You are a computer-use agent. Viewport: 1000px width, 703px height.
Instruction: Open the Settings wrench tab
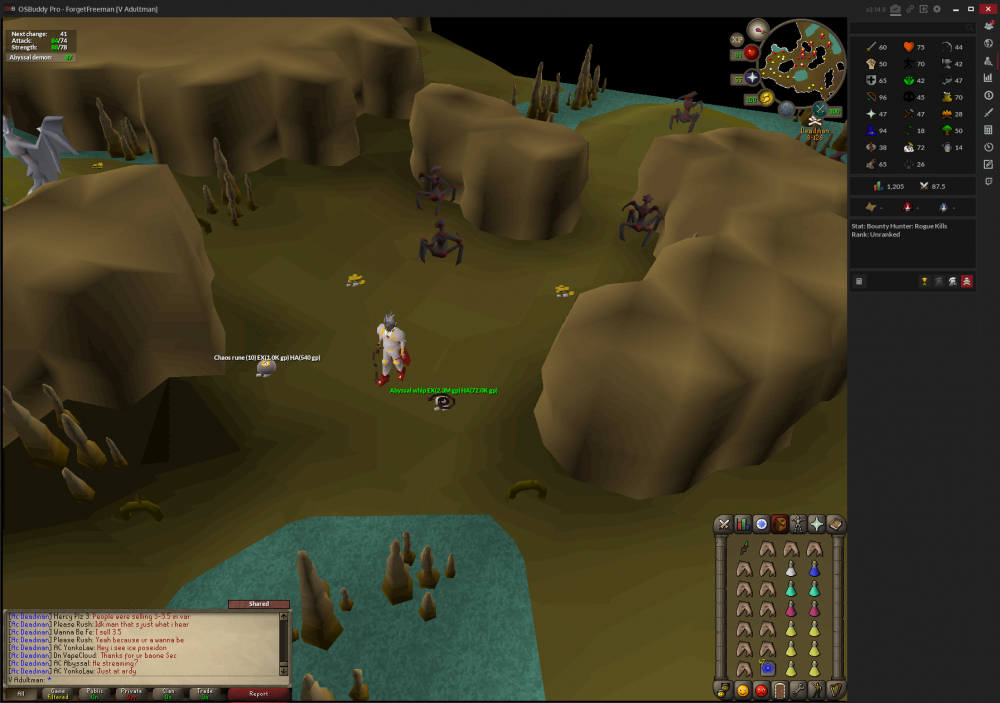pyautogui.click(x=798, y=690)
